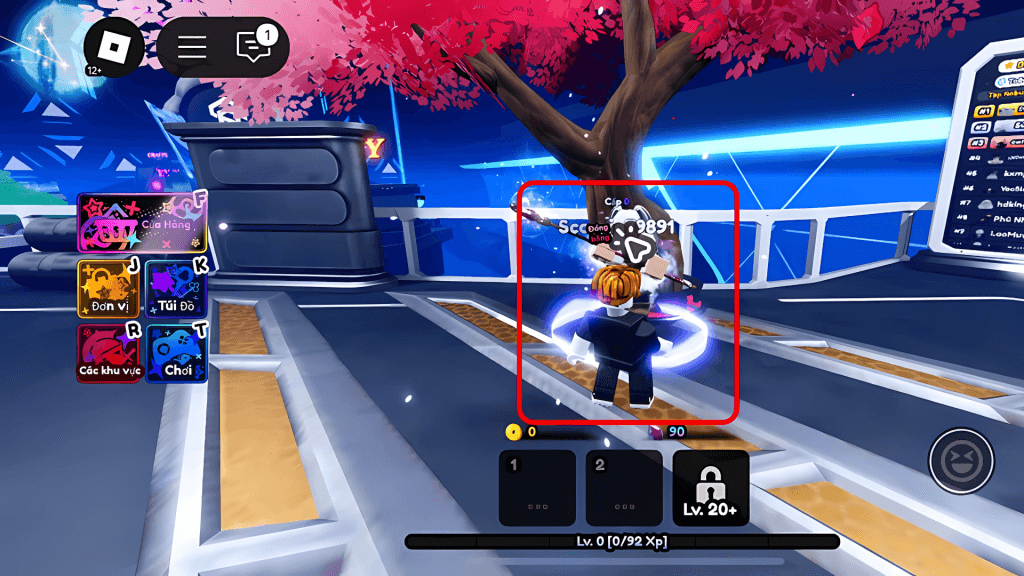Open the Túi Đồ inventory bag
1024x576 pixels.
176,288
